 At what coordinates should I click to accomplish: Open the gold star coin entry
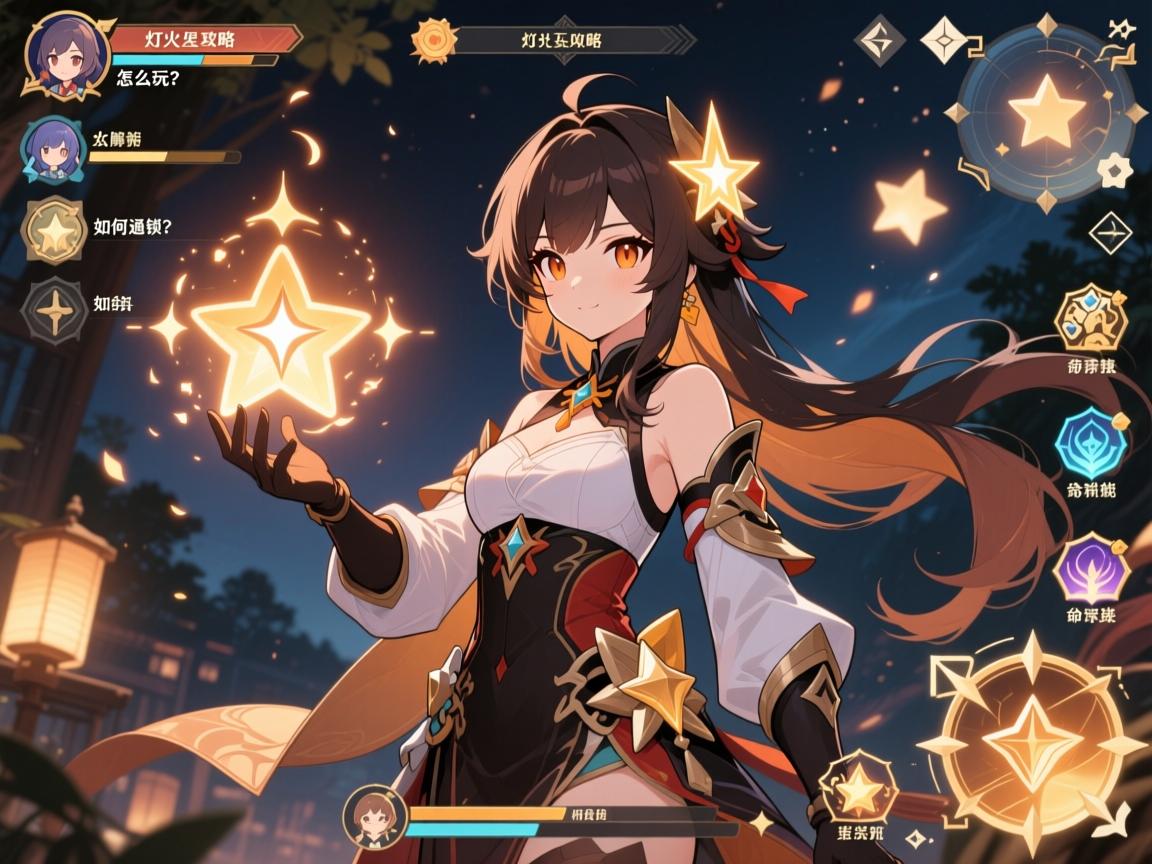point(53,229)
